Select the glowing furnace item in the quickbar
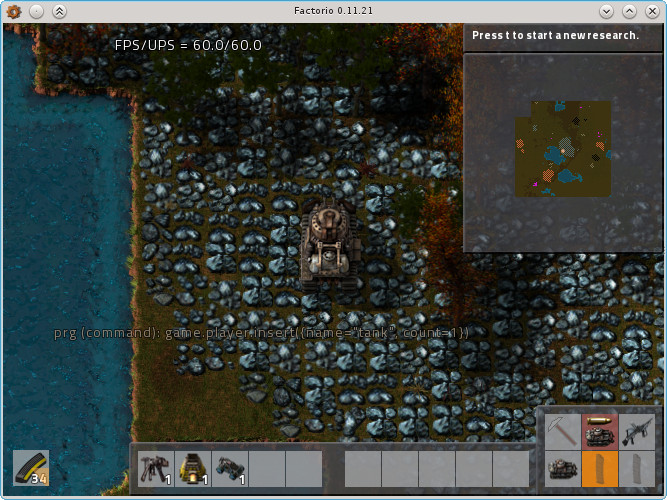Screen dimensions: 667x500 (193, 467)
